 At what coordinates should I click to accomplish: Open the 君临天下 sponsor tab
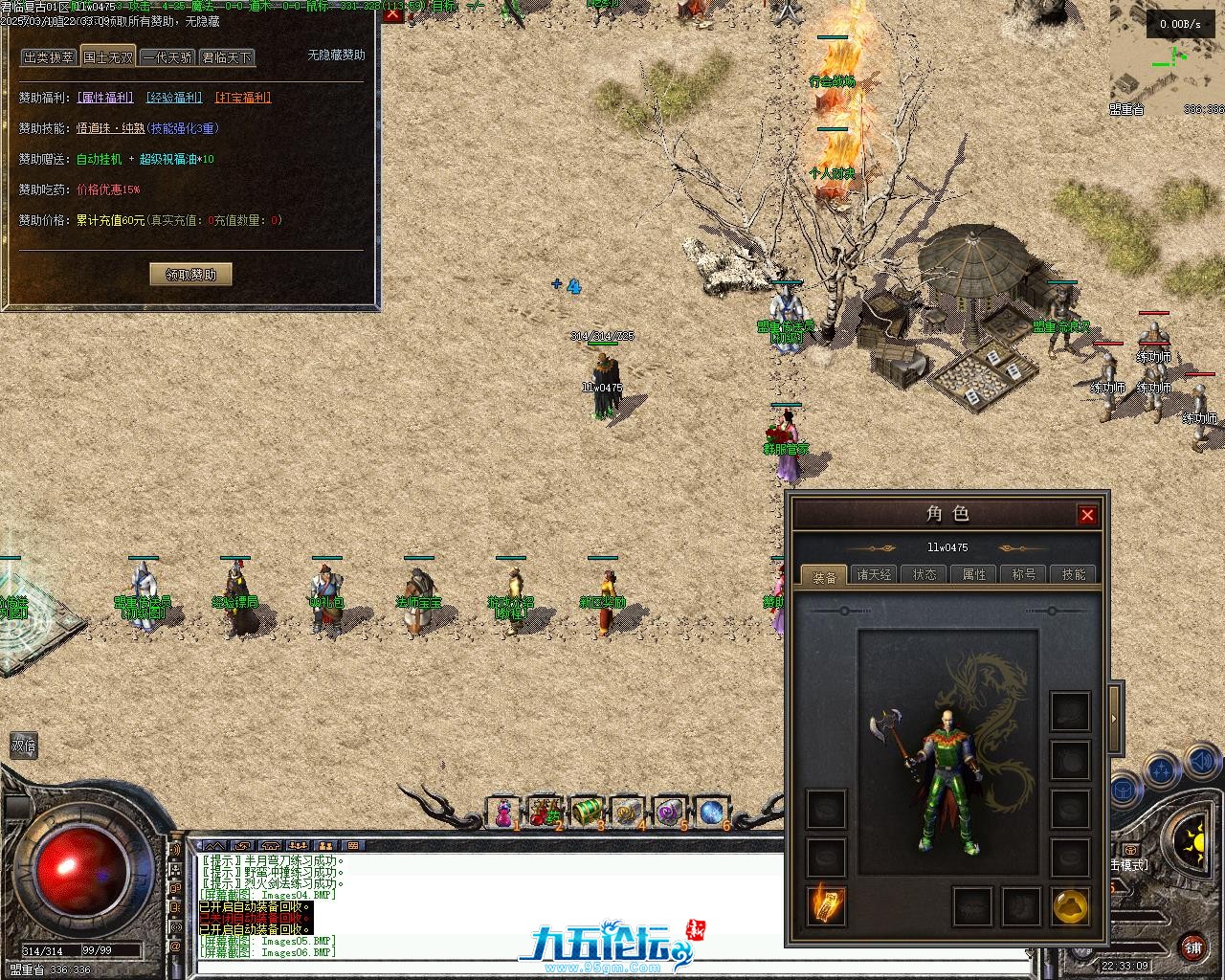pos(227,57)
